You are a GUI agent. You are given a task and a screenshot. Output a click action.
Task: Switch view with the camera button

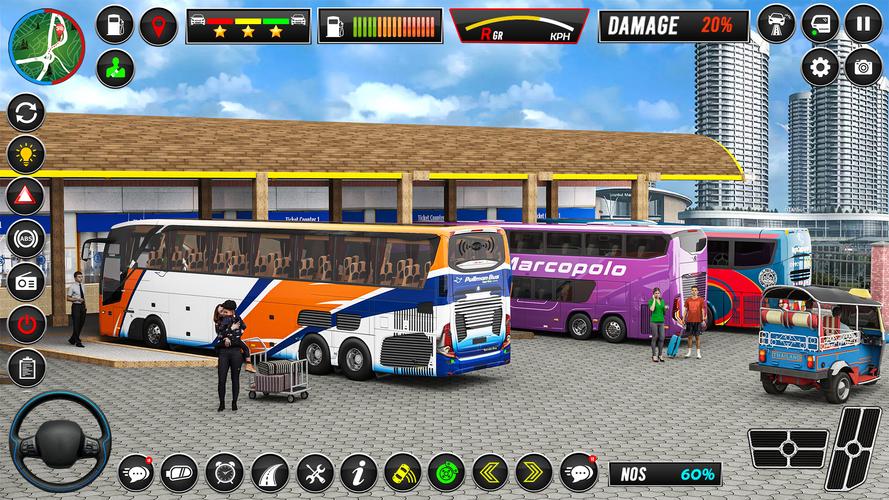point(863,67)
